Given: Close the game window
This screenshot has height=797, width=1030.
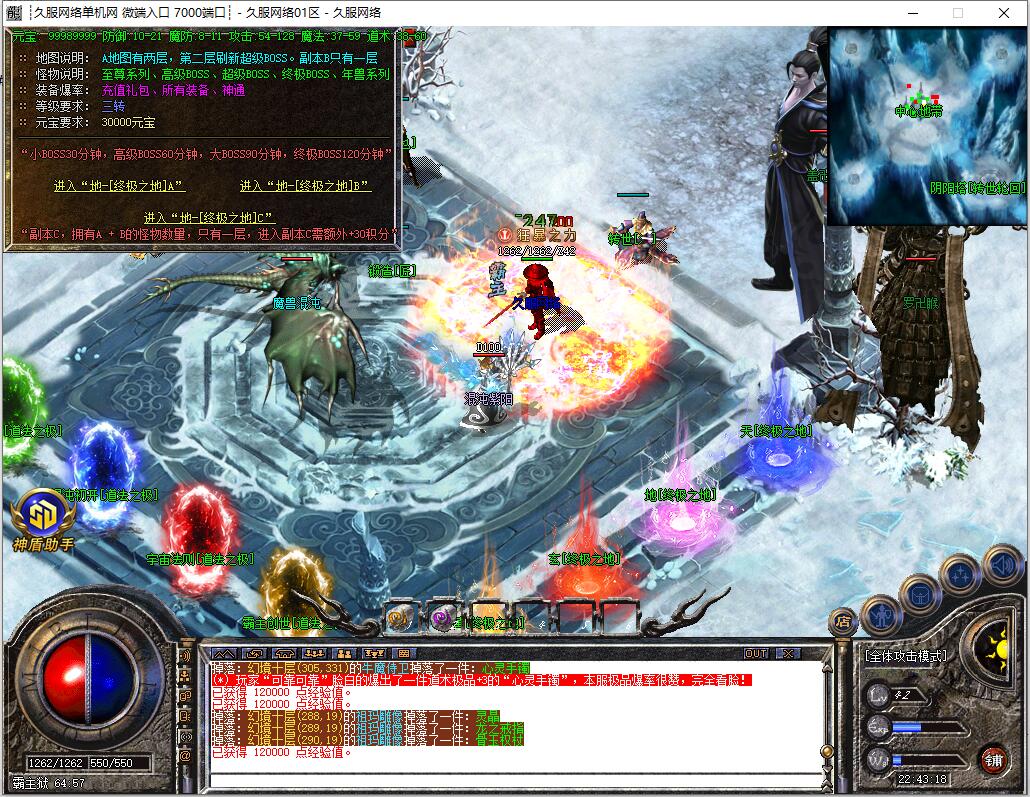Looking at the screenshot, I should pos(1004,13).
